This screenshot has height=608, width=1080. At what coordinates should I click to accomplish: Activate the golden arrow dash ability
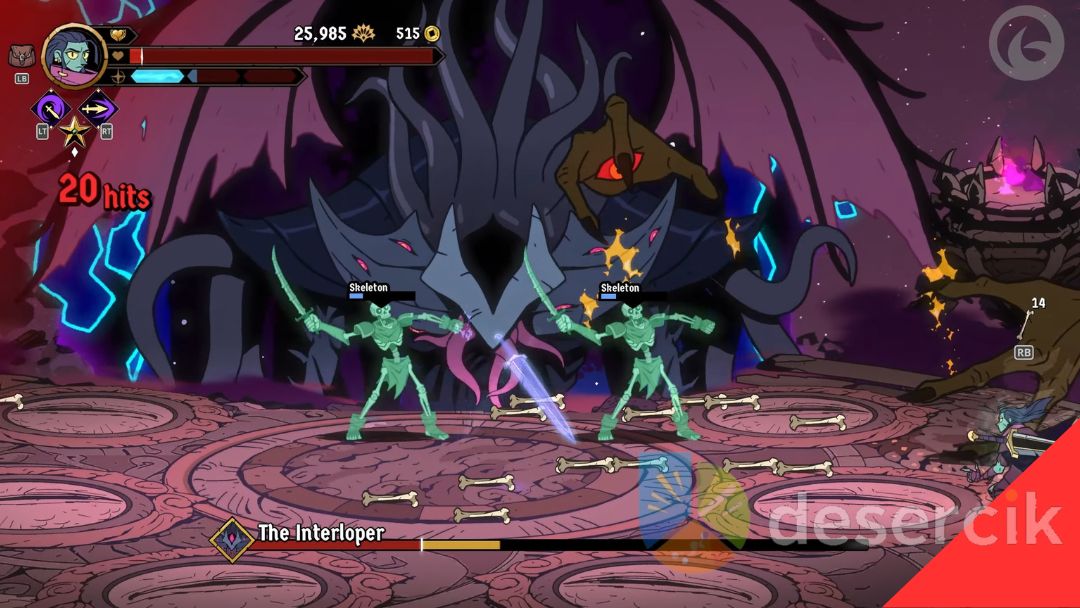98,108
